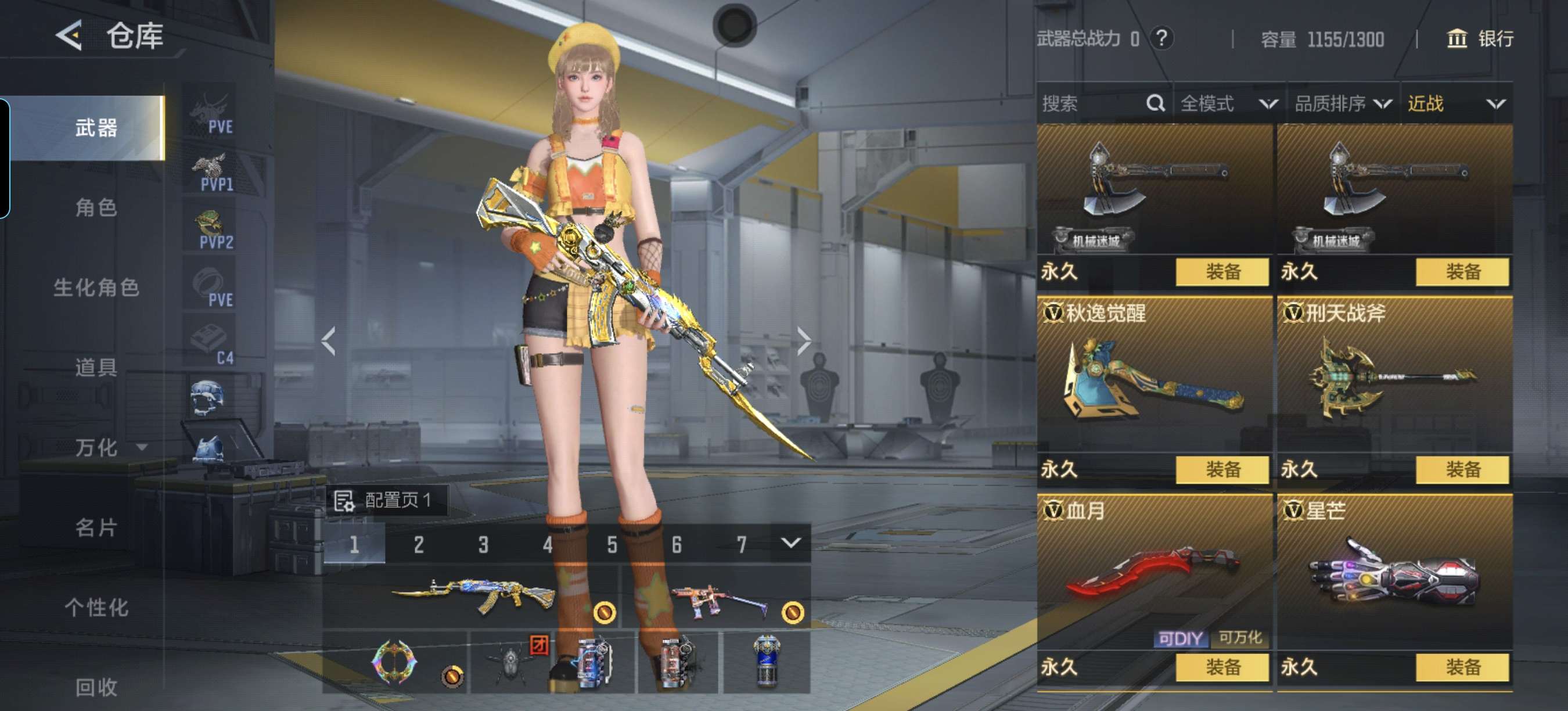Equip the 秋逸觉醒 axe
This screenshot has height=711, width=1568.
[x=1222, y=469]
